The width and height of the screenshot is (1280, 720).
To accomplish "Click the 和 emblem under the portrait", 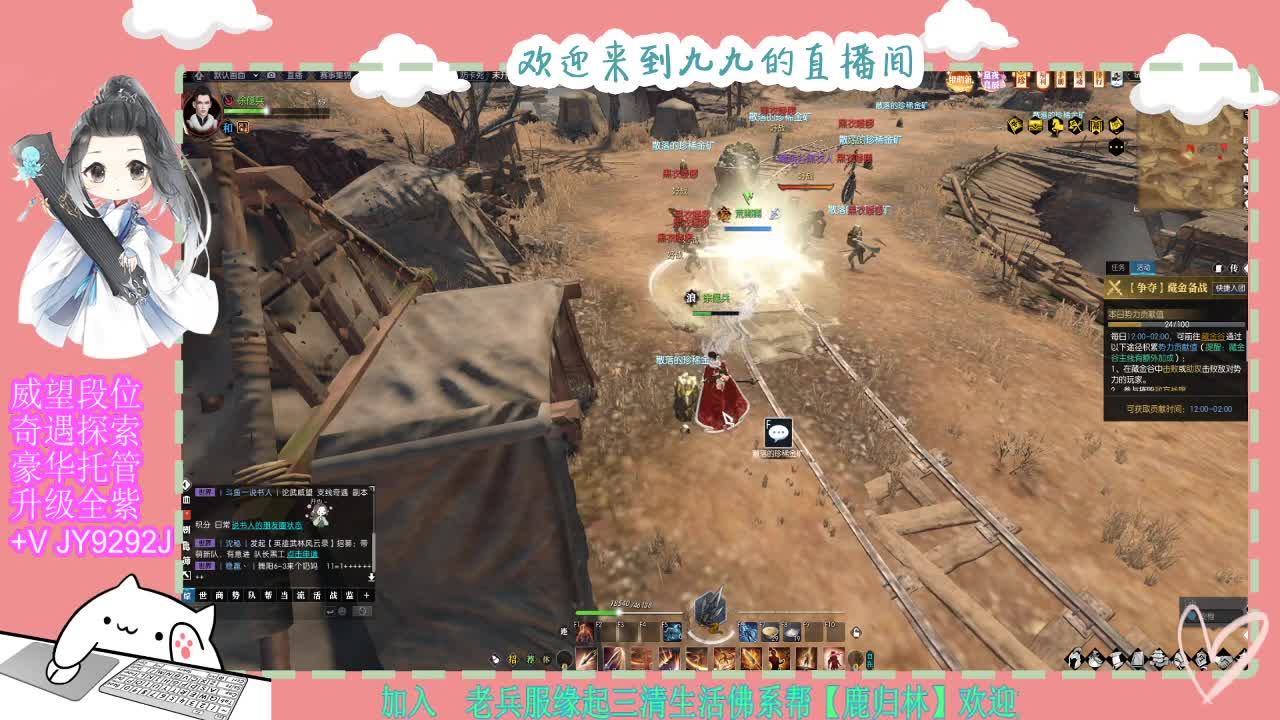I will [228, 126].
